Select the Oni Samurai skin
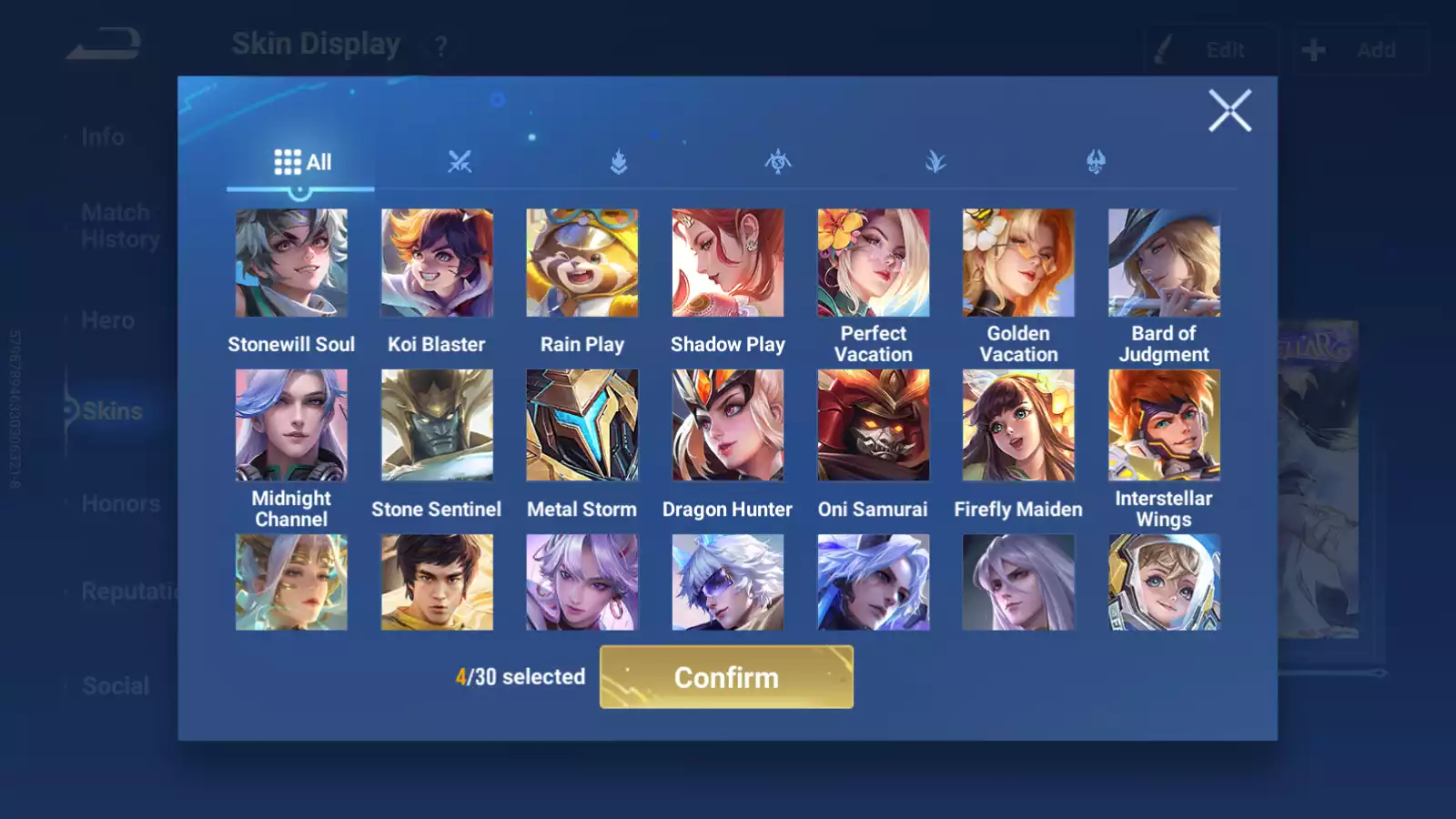 click(873, 424)
